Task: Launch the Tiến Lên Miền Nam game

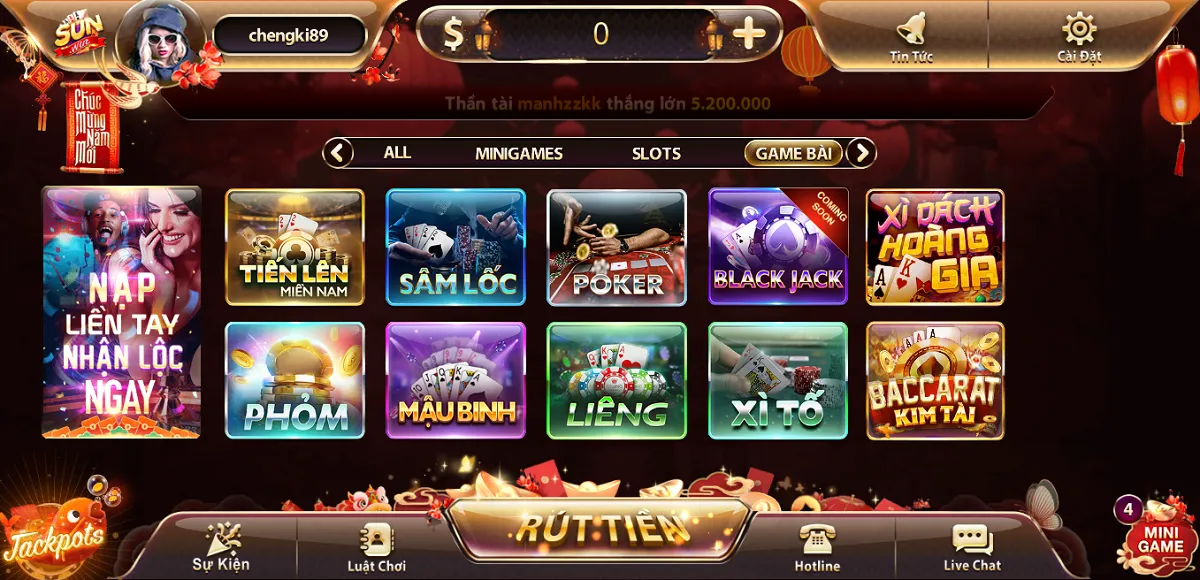Action: click(x=295, y=247)
